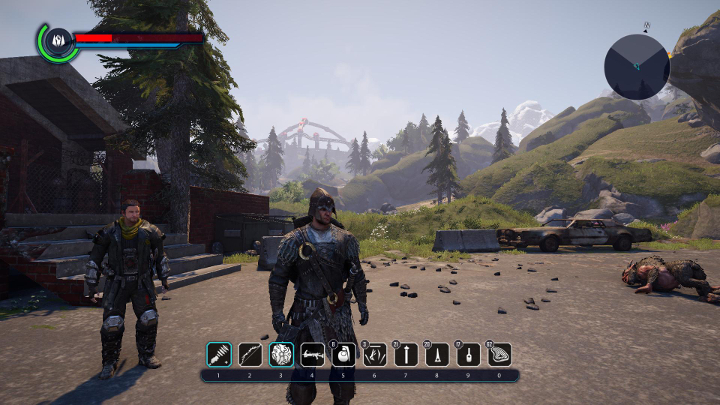Select the hotbar slot 7 item

[406, 354]
